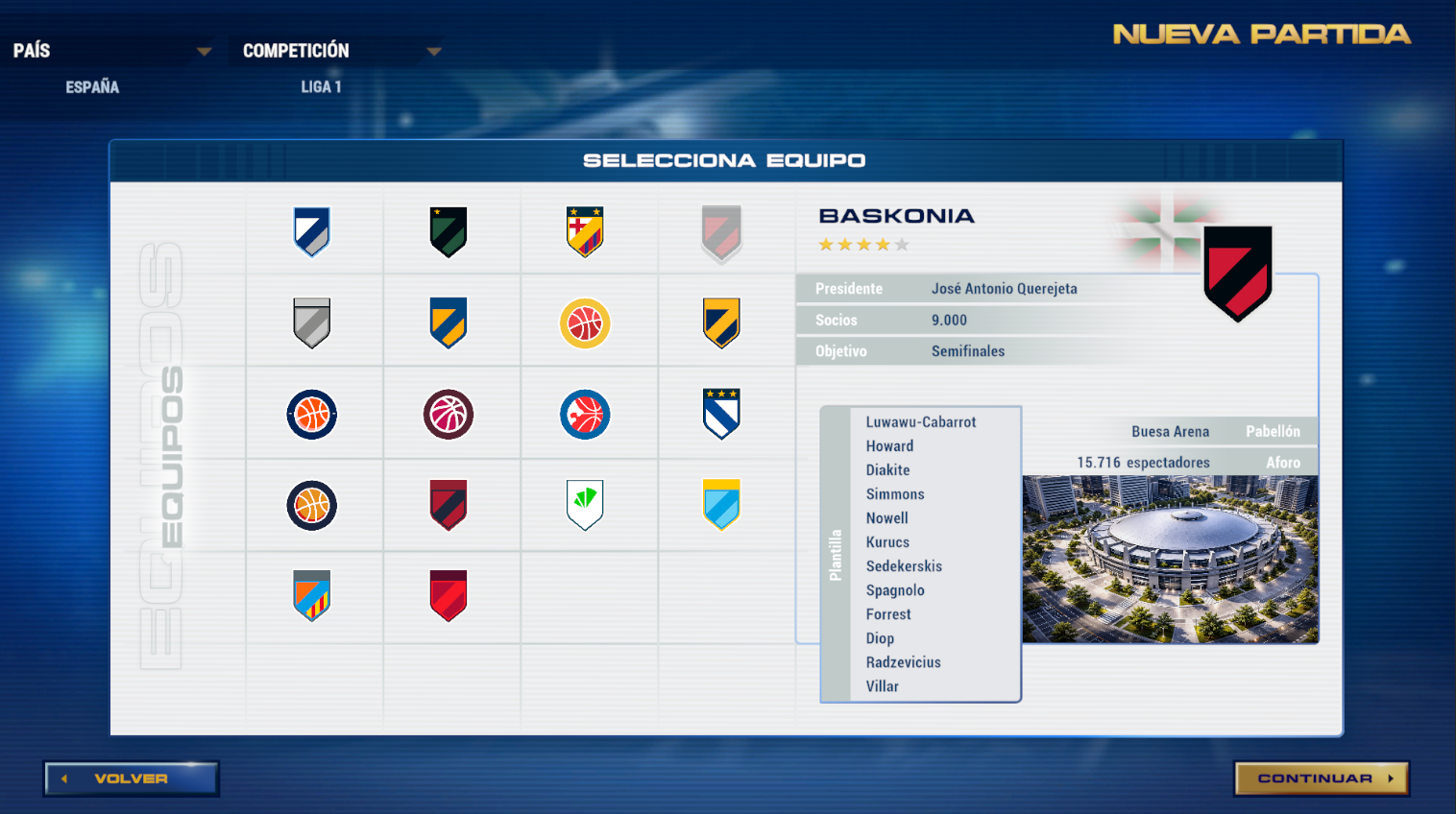The width and height of the screenshot is (1456, 814).
Task: Select the maroon circle basketball team
Action: point(449,415)
